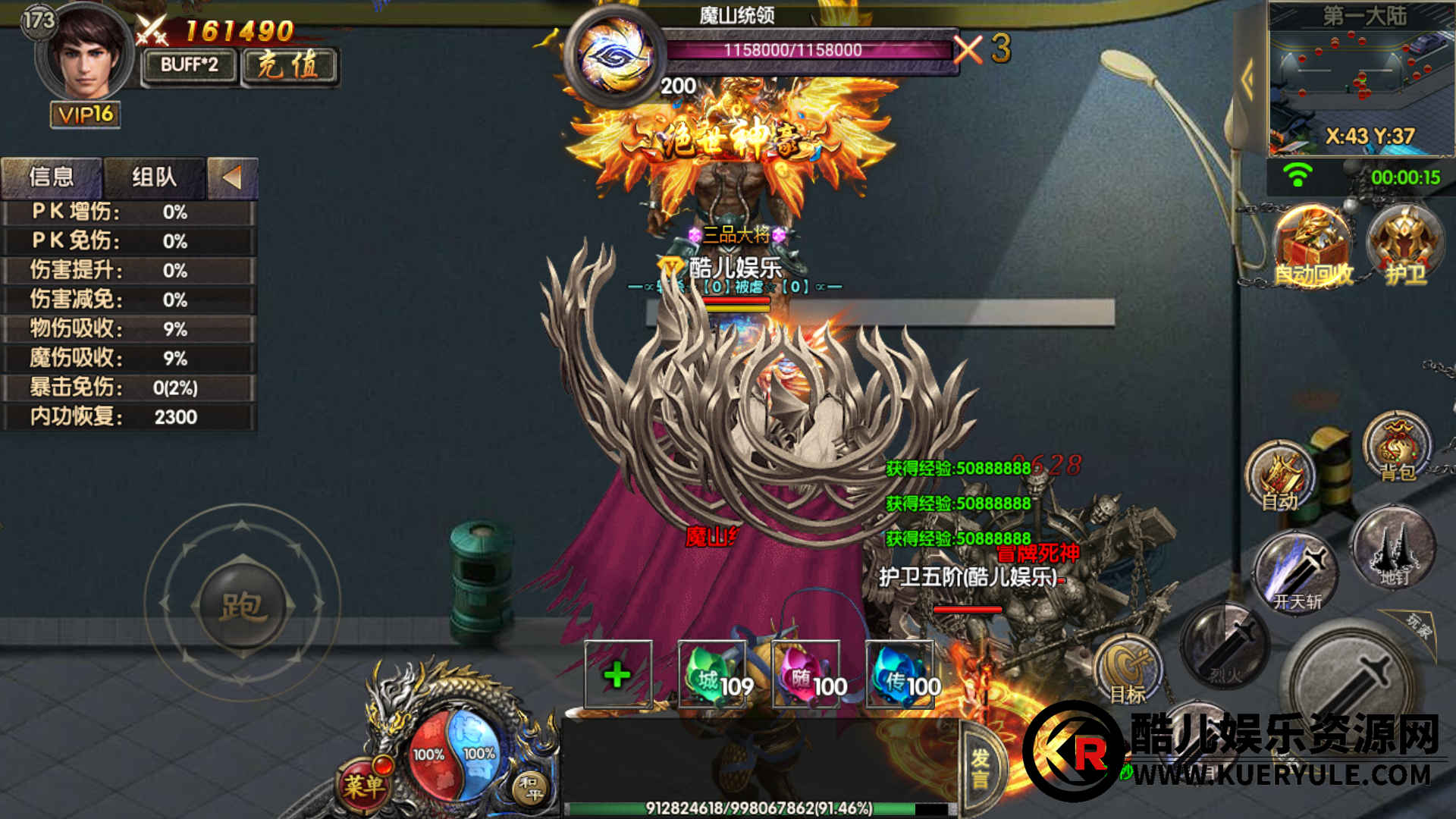Open the 护卫 guard menu
The height and width of the screenshot is (819, 1456).
point(1404,245)
